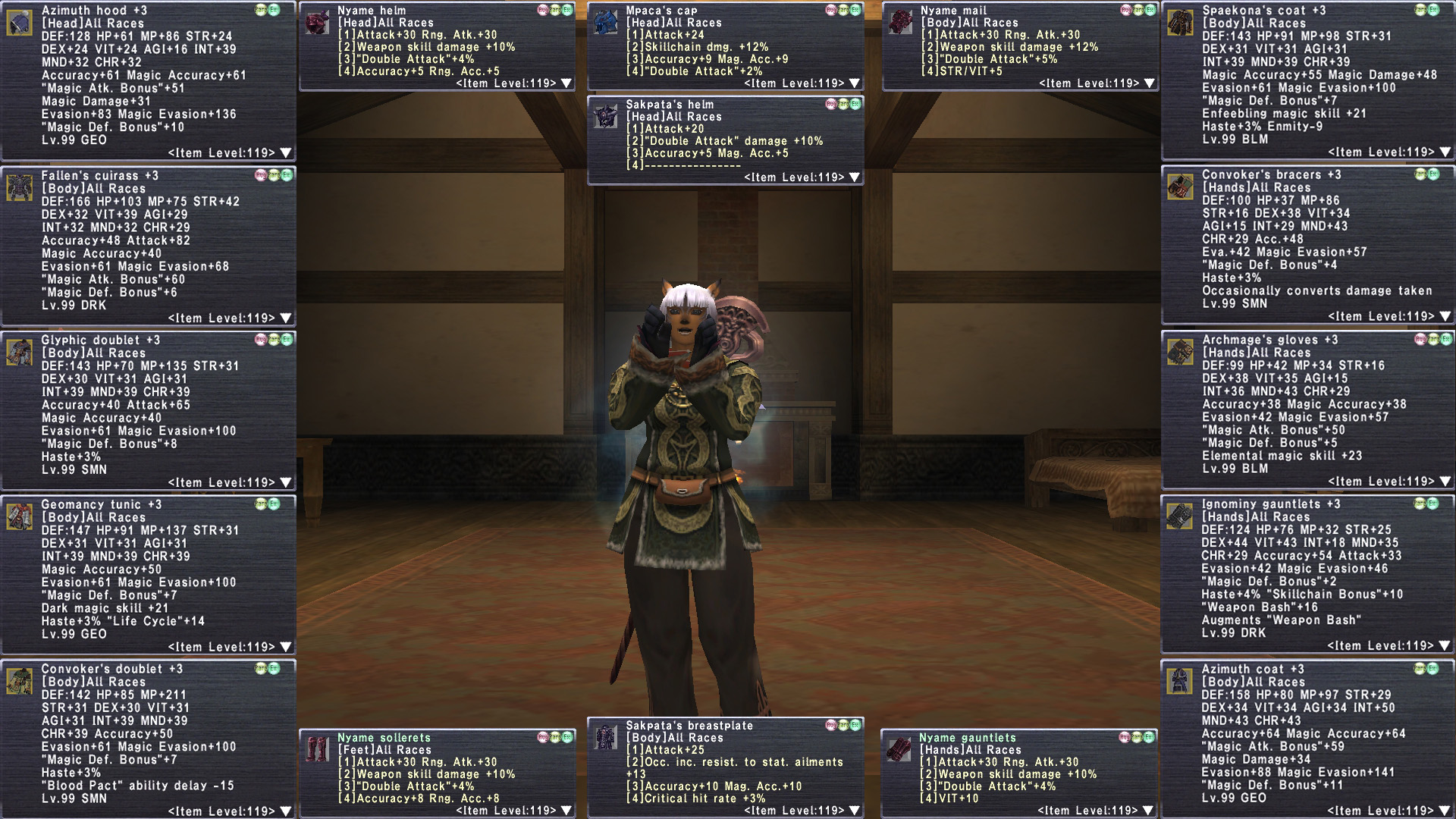The image size is (1456, 819).
Task: Choose the Archmage's gloves +3 icon
Action: point(1180,352)
